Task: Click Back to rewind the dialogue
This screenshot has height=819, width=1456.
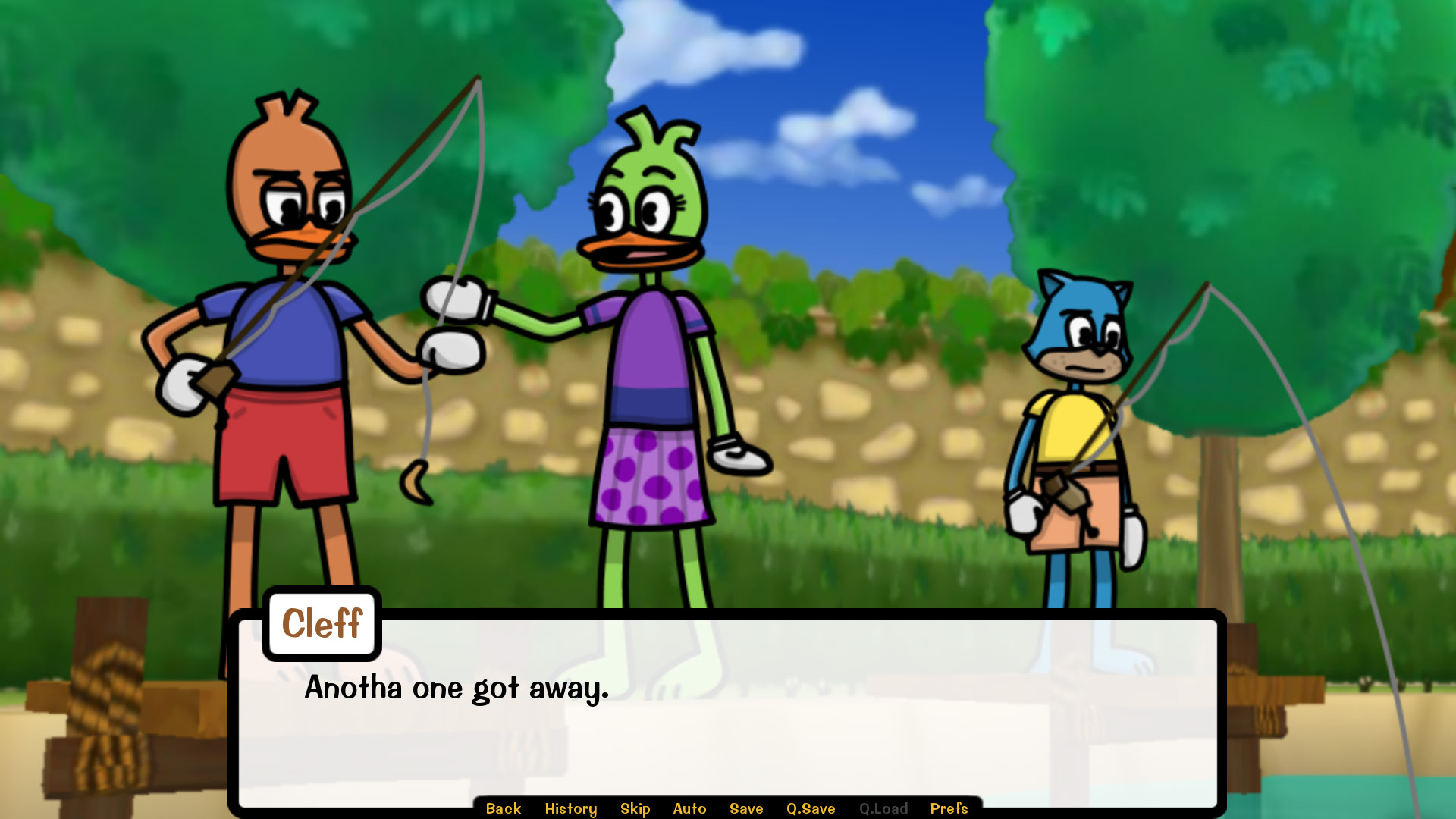Action: pyautogui.click(x=502, y=808)
